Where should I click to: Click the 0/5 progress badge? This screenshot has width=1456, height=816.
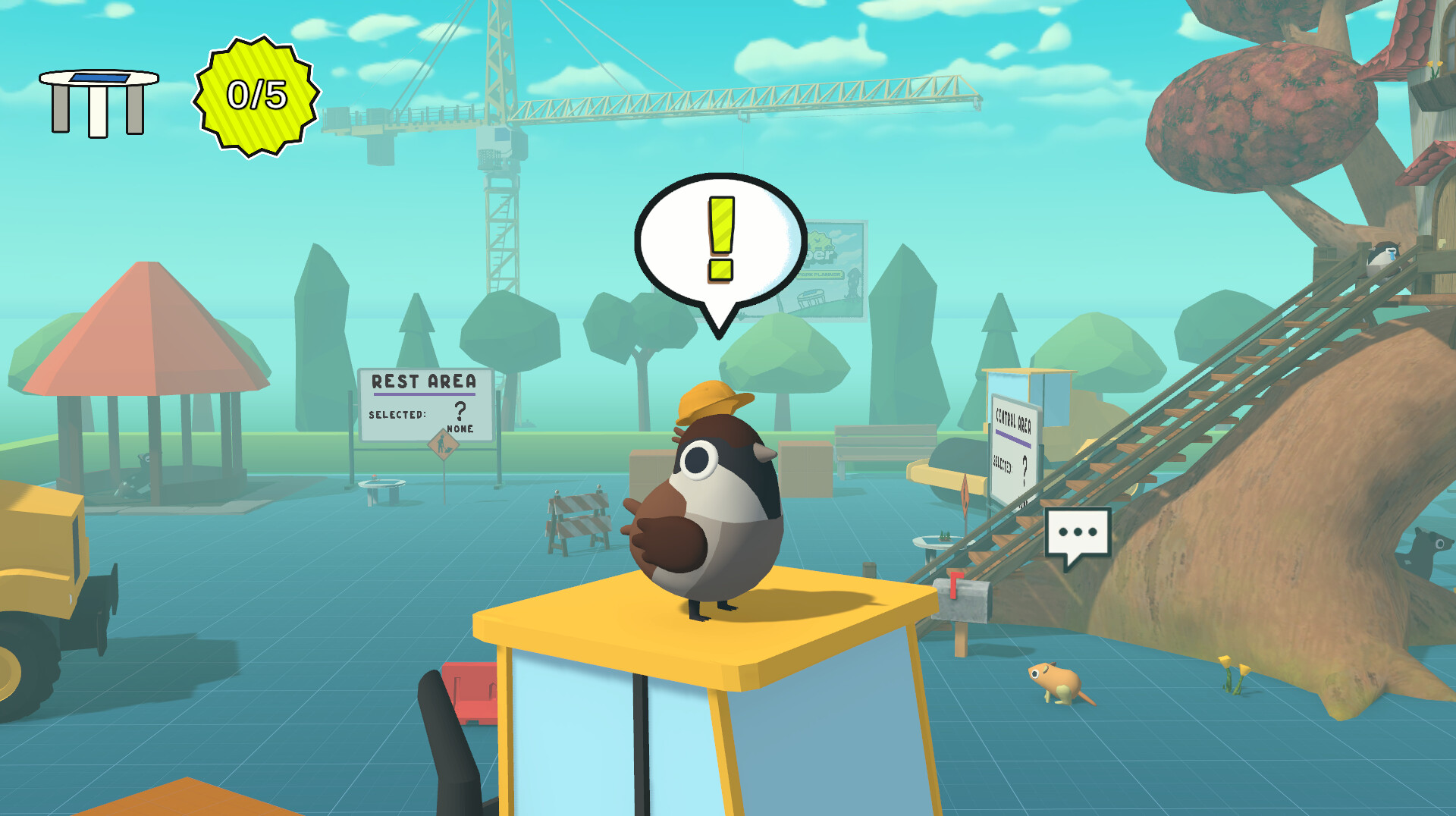(x=256, y=95)
